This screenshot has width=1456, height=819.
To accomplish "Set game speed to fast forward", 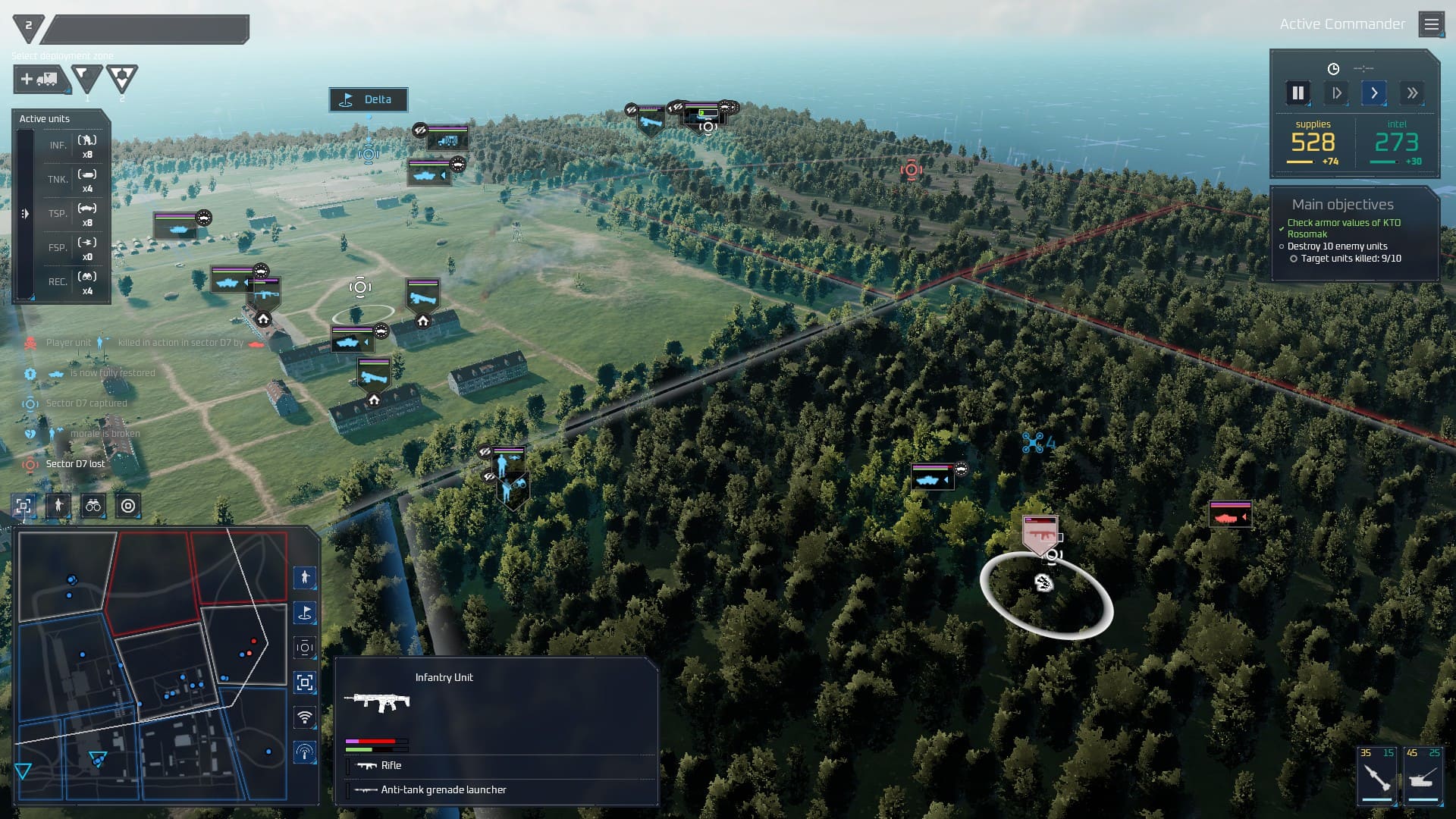I will pyautogui.click(x=1411, y=93).
